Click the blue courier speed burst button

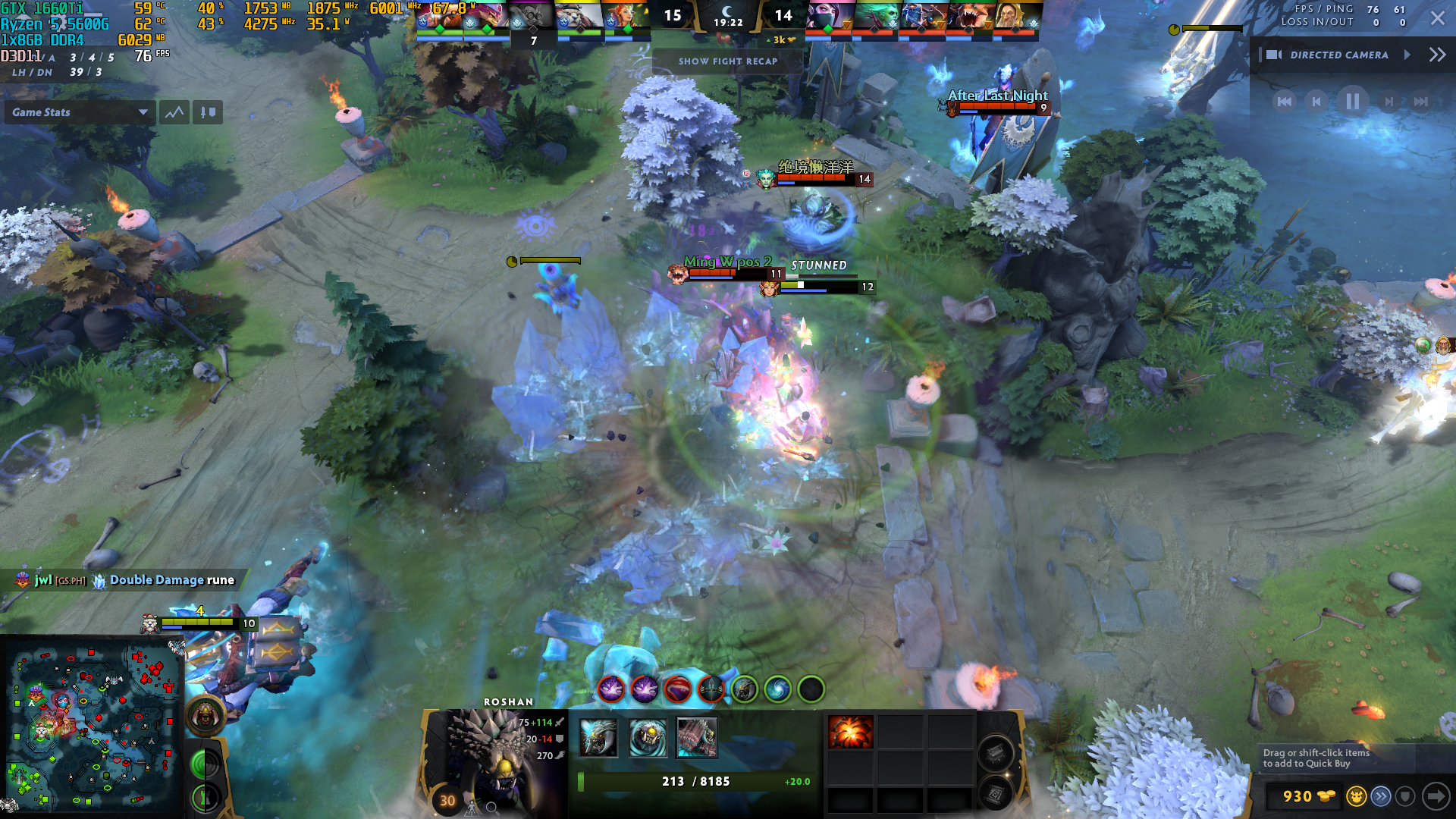1381,796
